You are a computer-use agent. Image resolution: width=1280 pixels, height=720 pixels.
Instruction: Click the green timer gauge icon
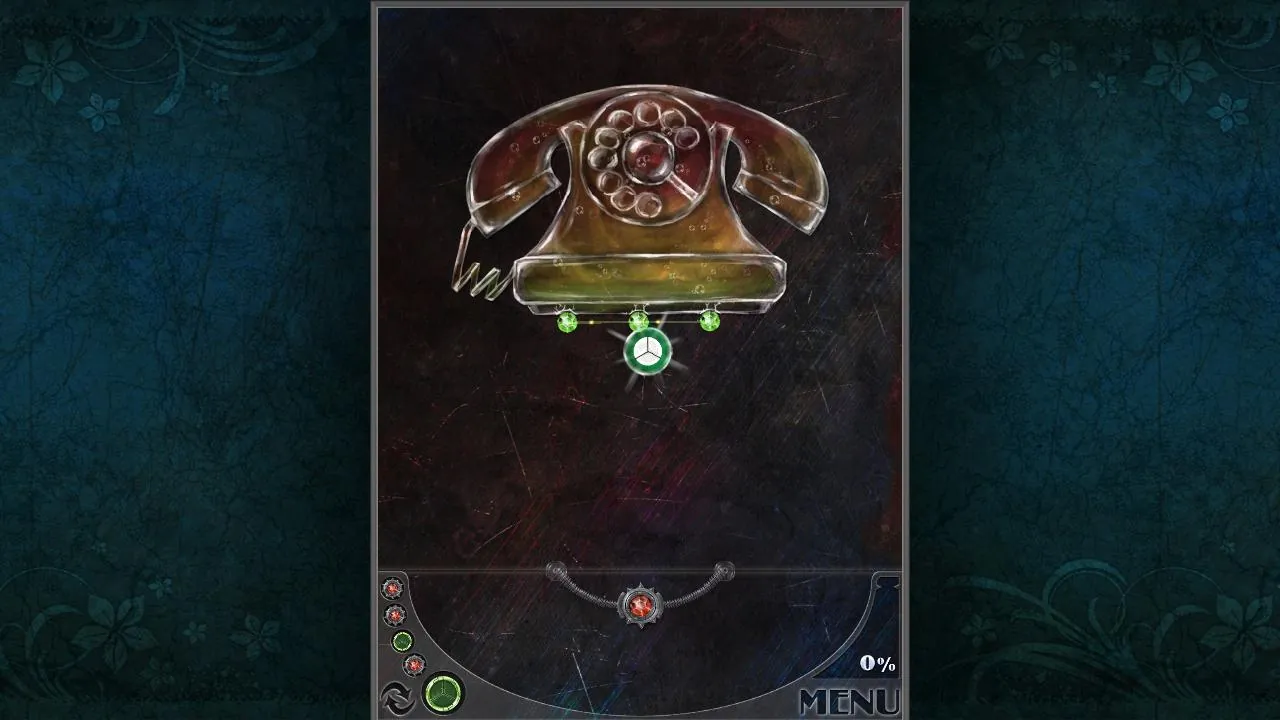tap(443, 692)
